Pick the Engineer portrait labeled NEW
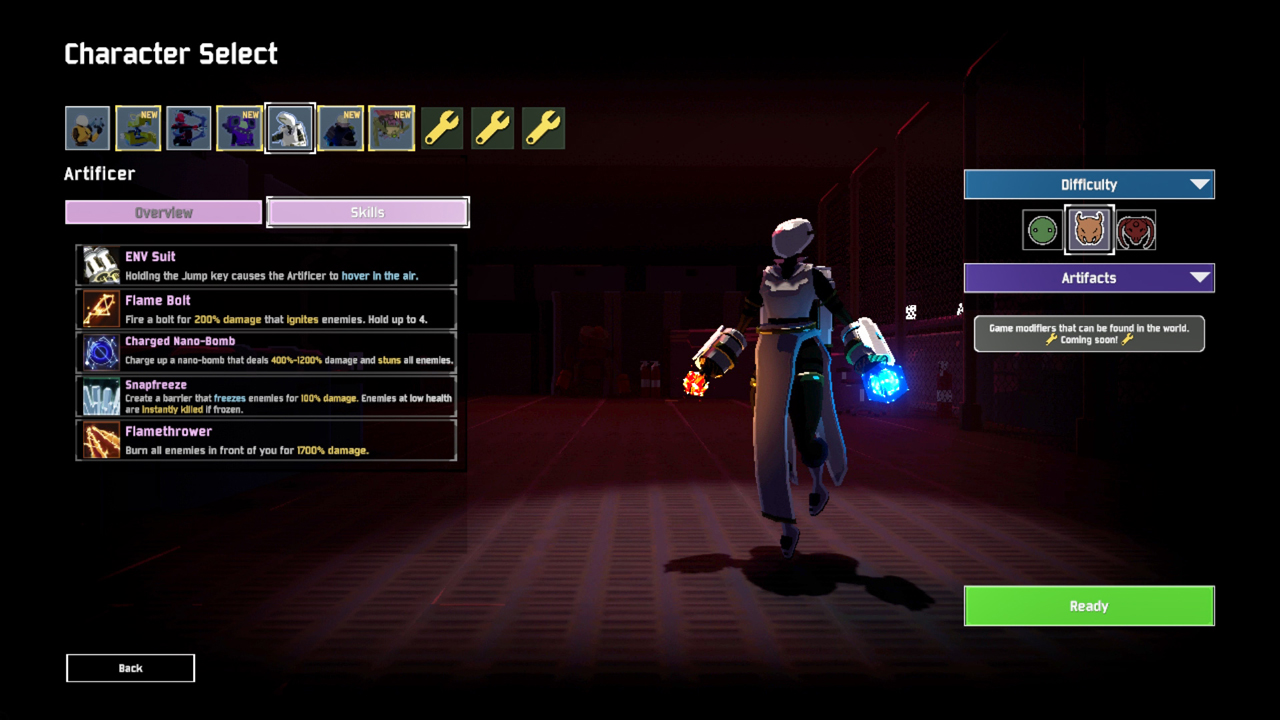Screen dimensions: 1280x720 tap(239, 127)
